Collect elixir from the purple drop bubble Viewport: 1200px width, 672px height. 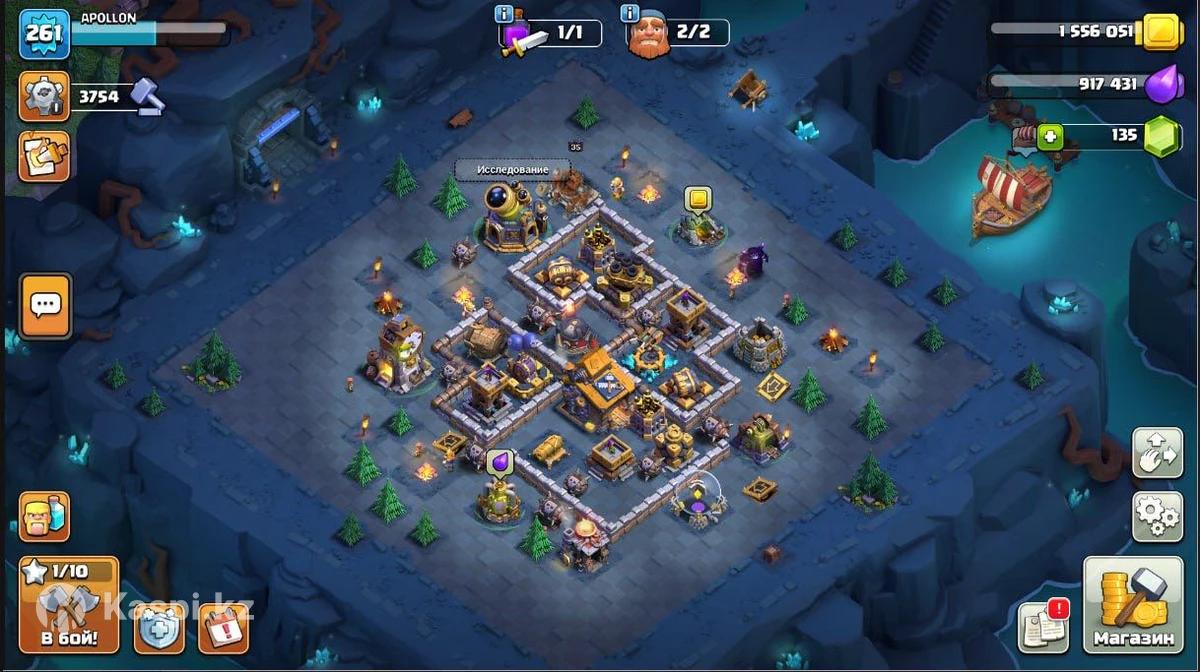pyautogui.click(x=500, y=462)
